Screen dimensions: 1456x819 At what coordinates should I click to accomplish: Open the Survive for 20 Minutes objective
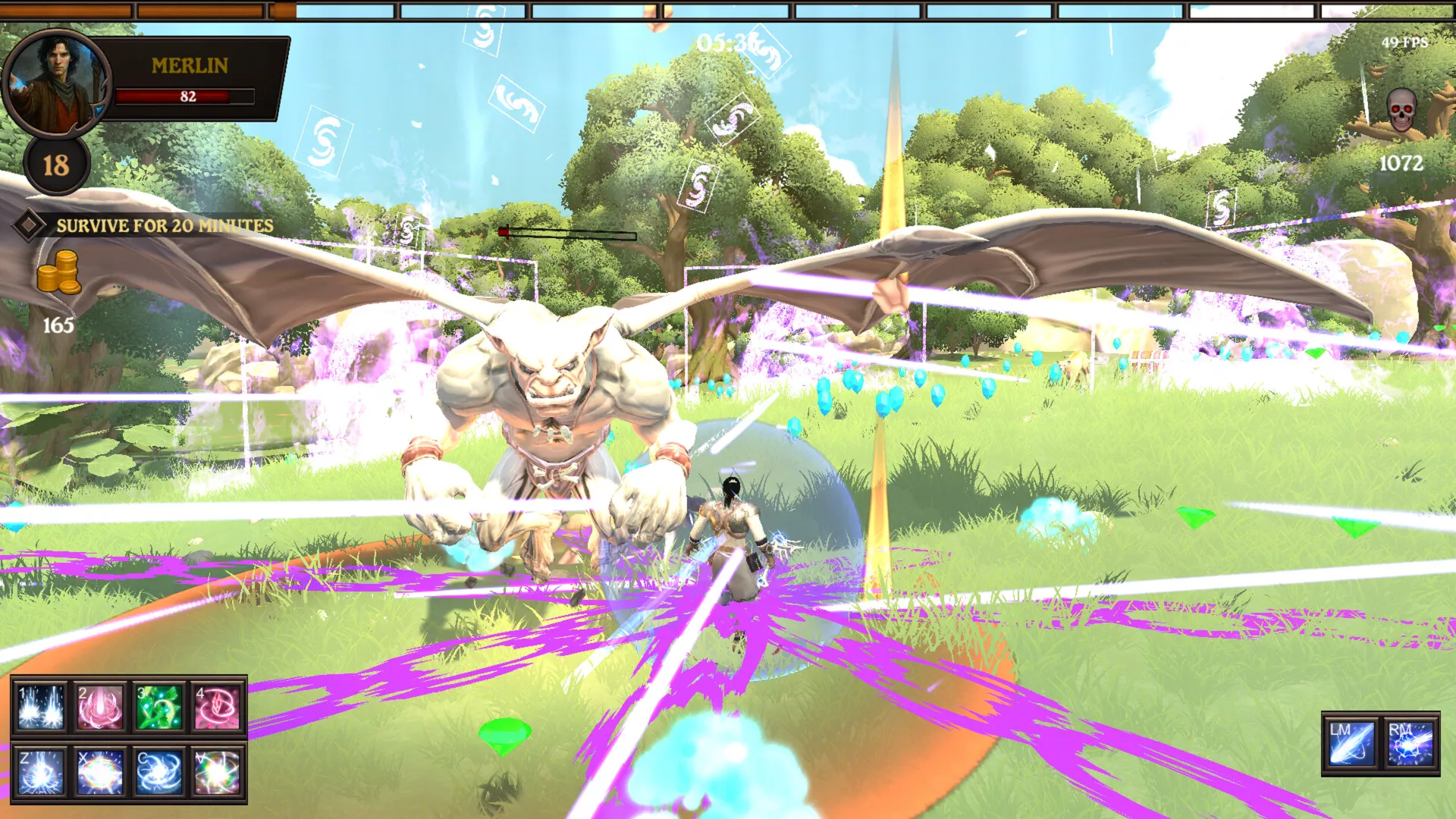pyautogui.click(x=165, y=226)
